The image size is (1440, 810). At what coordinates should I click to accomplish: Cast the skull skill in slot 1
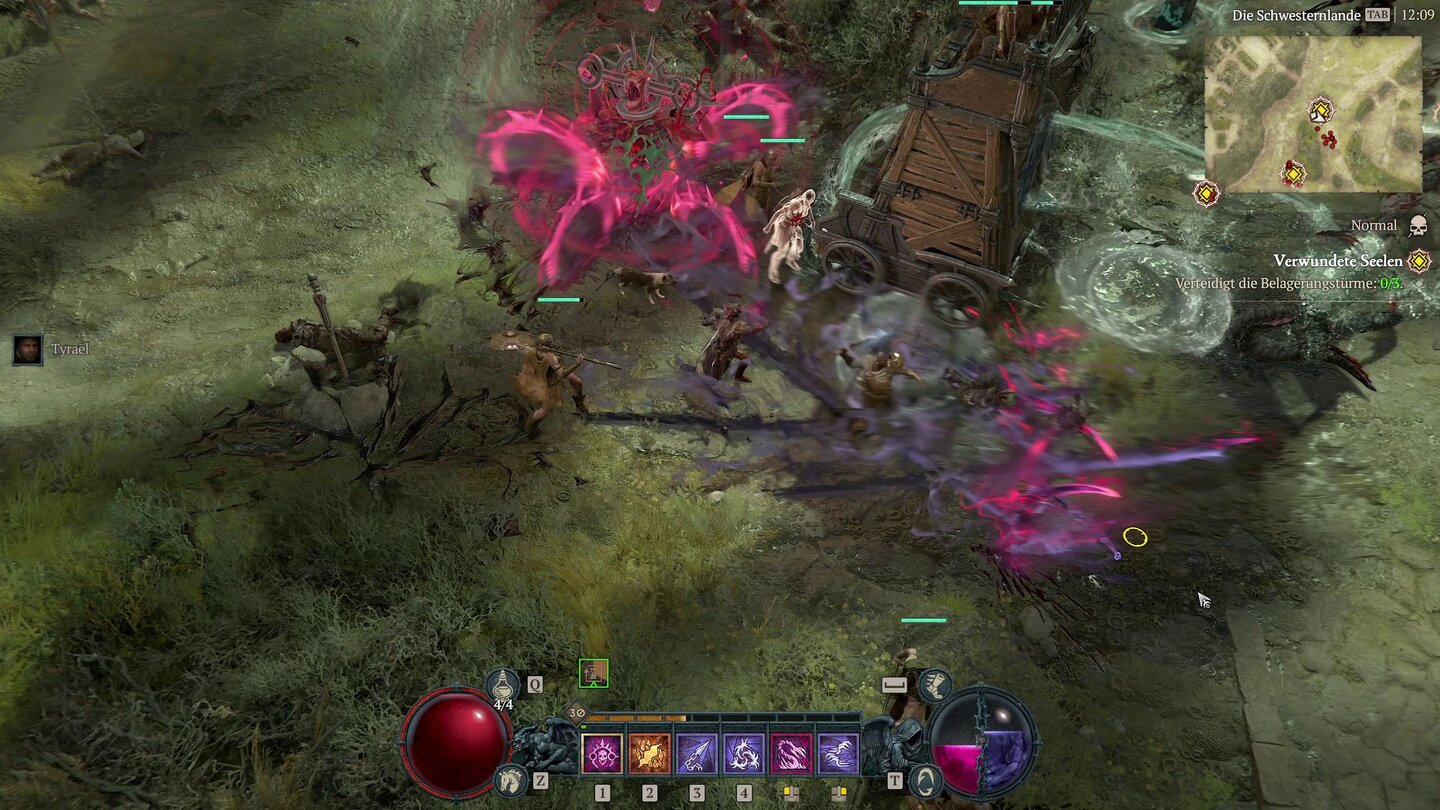[602, 756]
